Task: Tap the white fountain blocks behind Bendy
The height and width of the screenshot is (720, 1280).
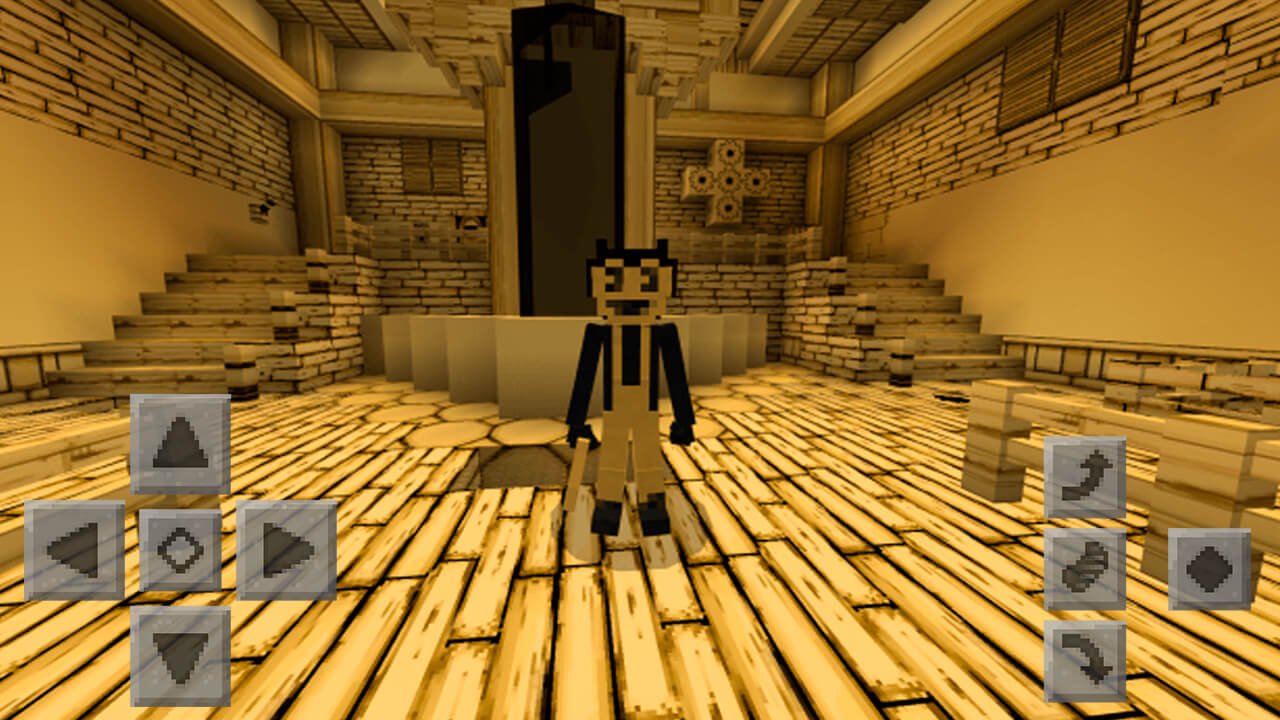Action: point(480,360)
